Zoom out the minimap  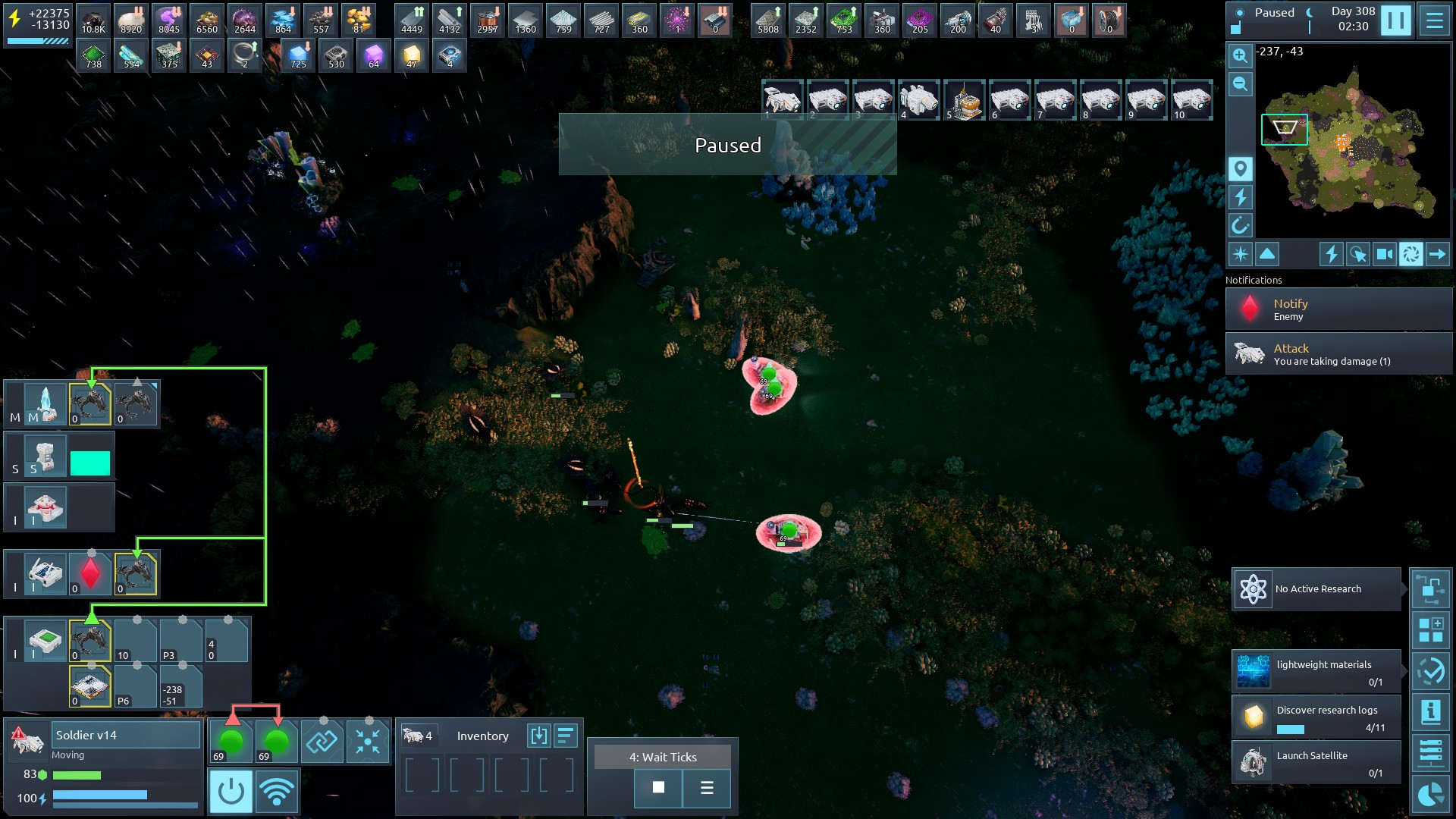pyautogui.click(x=1240, y=84)
